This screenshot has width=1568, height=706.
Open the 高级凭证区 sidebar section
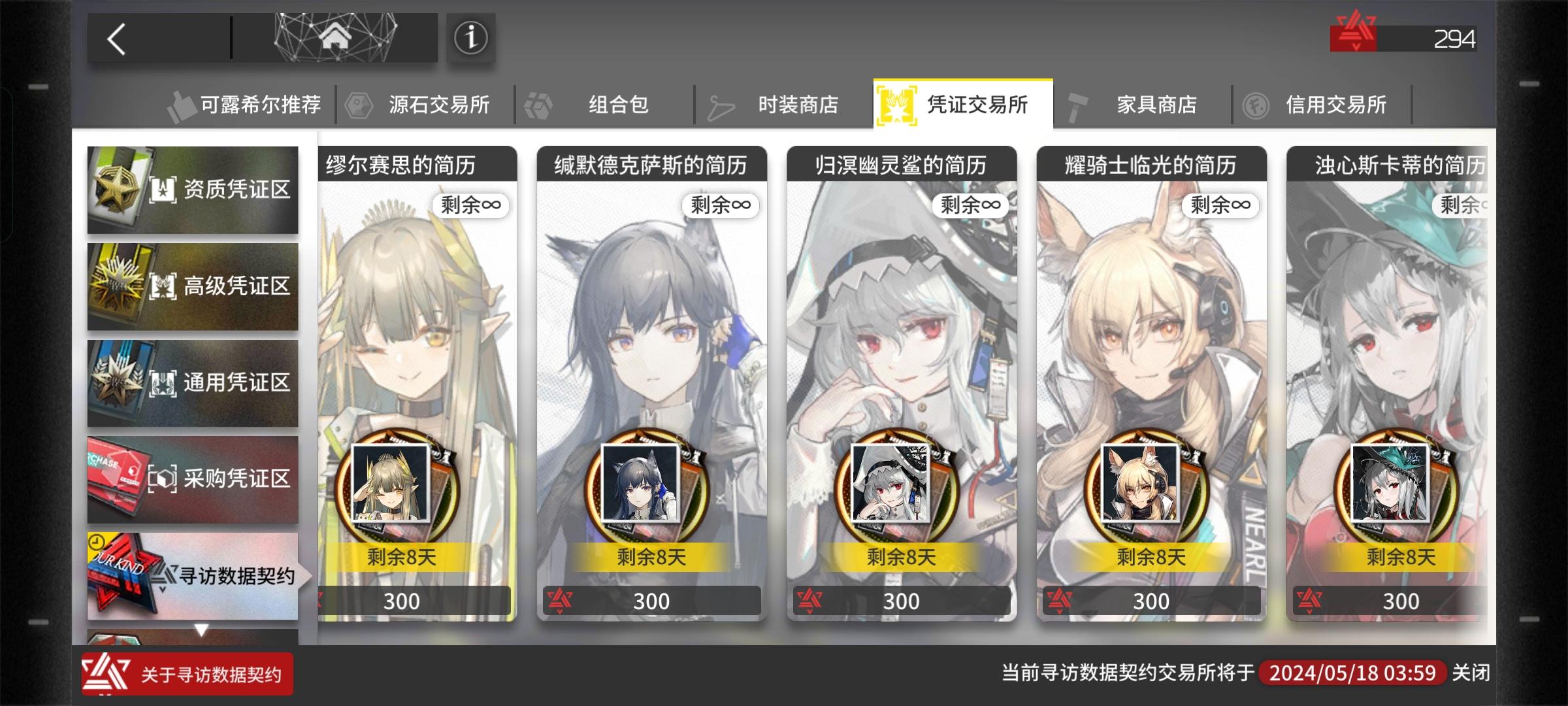click(193, 286)
